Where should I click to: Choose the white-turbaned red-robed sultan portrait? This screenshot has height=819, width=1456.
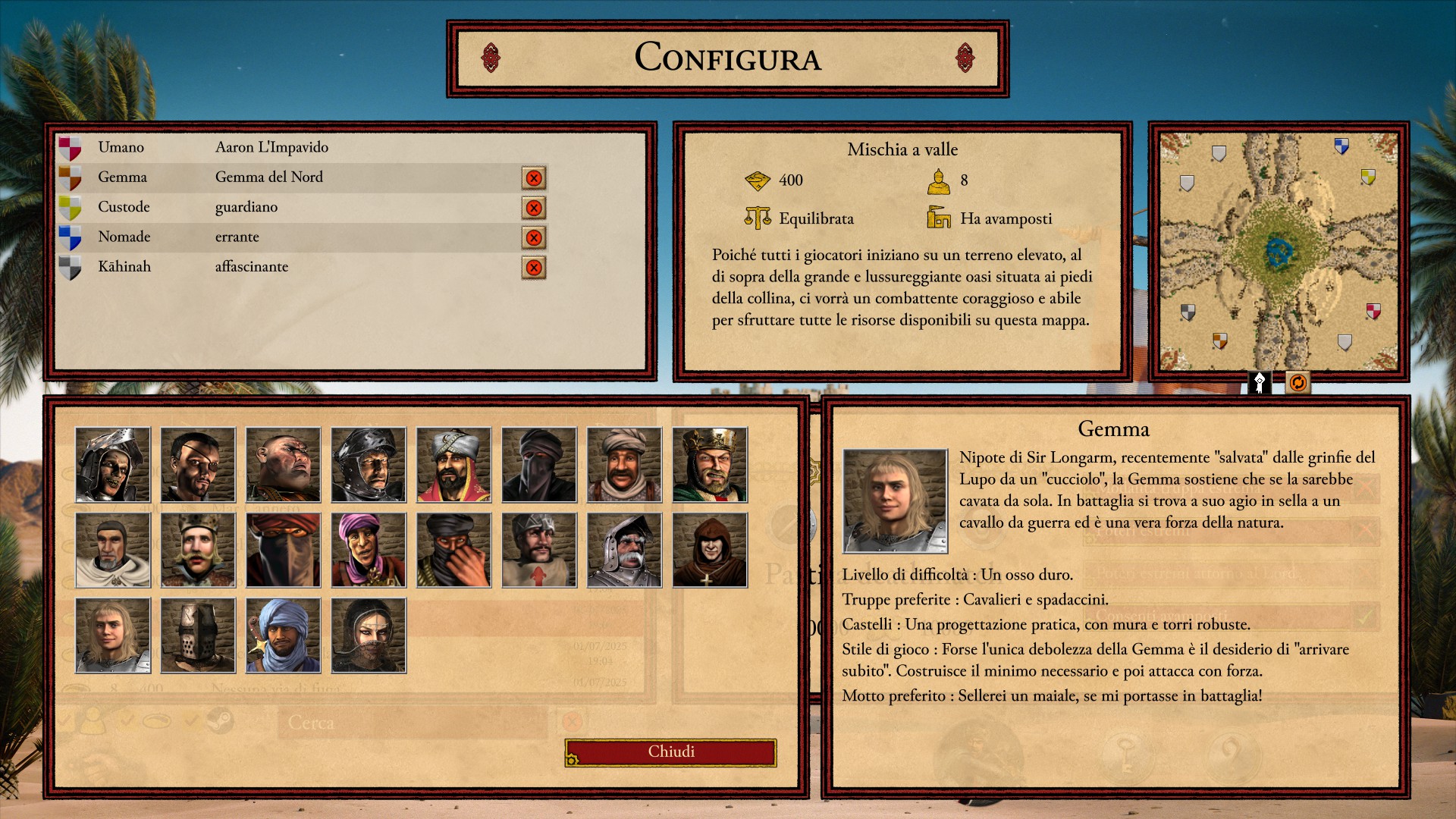tap(453, 465)
